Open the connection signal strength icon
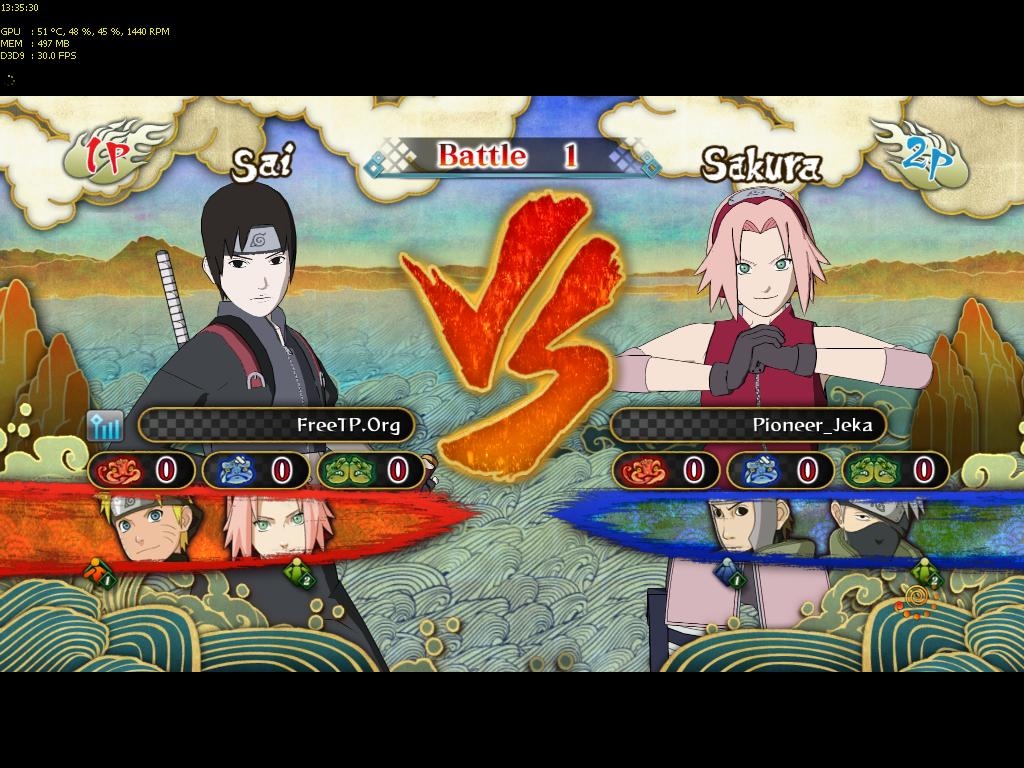Image resolution: width=1024 pixels, height=768 pixels. [x=105, y=426]
